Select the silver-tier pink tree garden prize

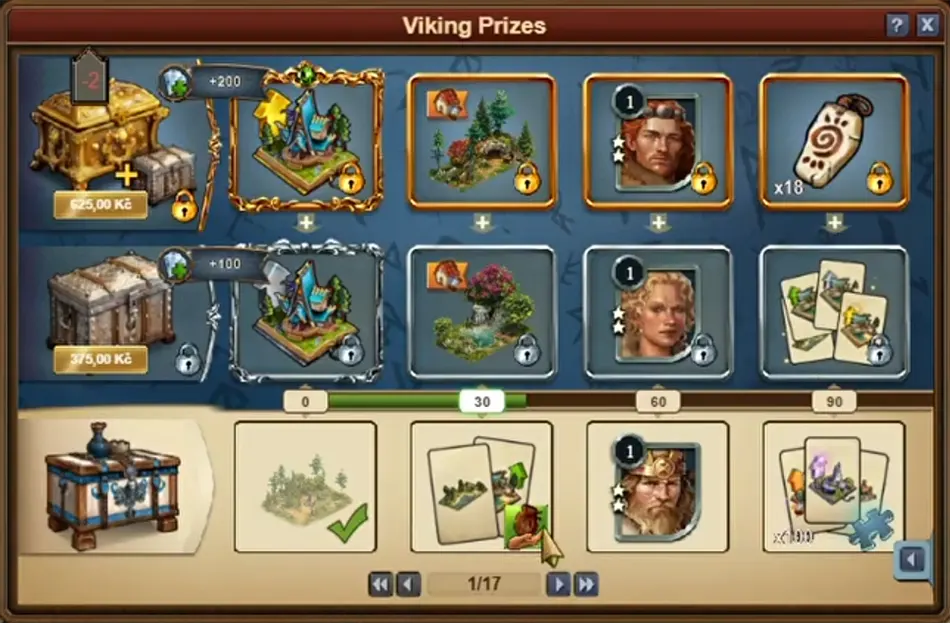[x=482, y=313]
